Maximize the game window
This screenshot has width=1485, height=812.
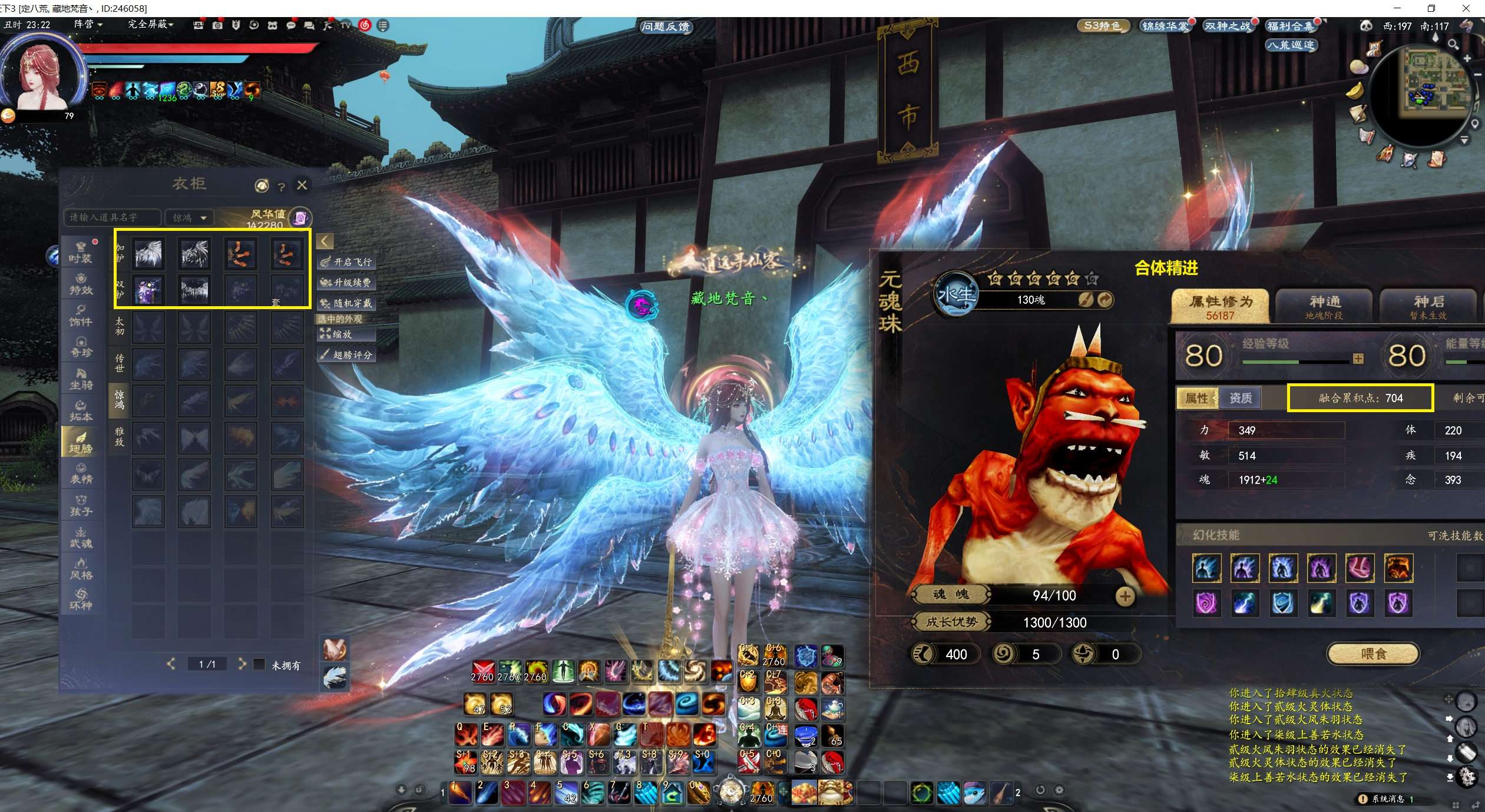pyautogui.click(x=1432, y=8)
